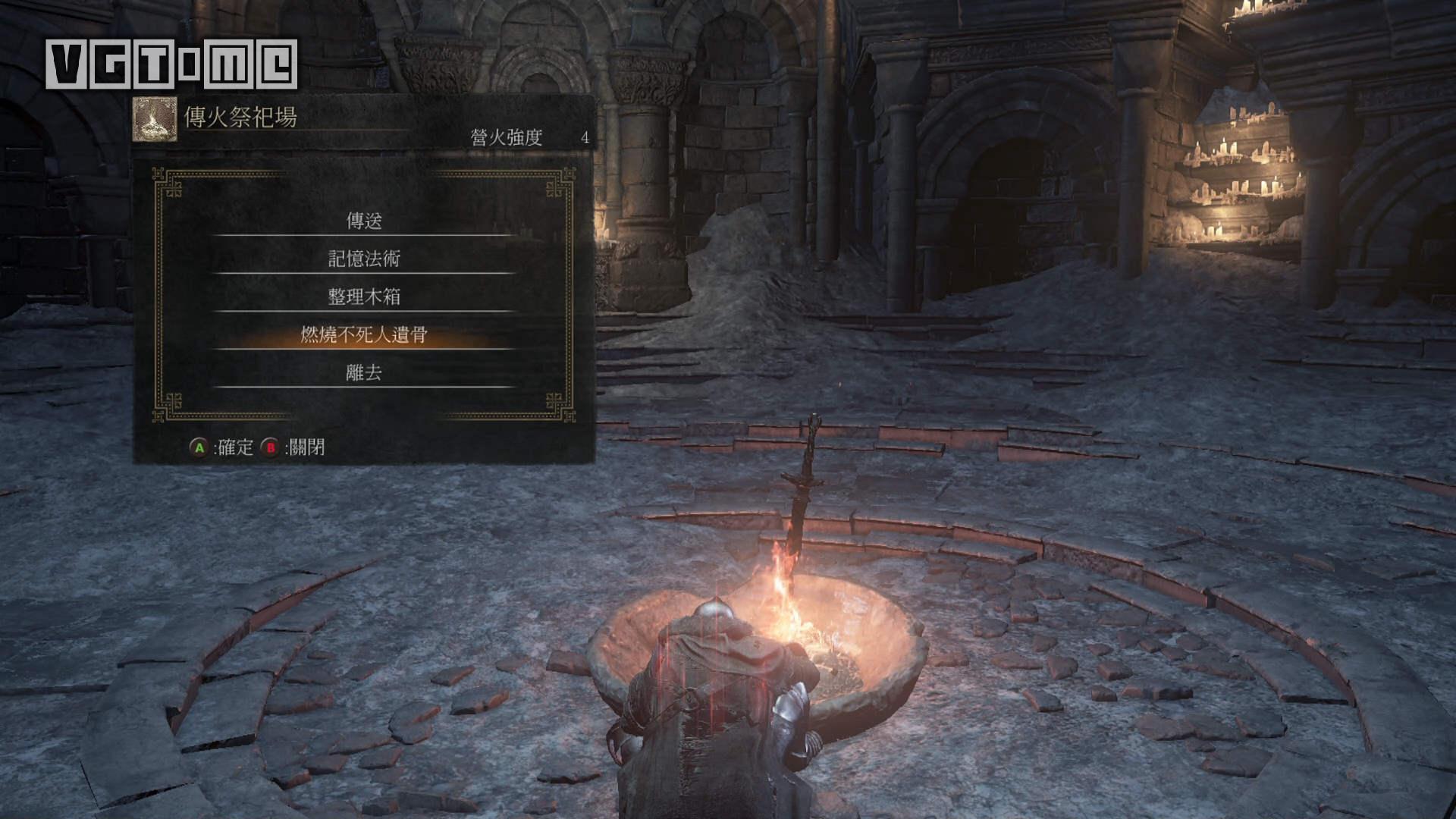Select 燃燒不死人遺骨 menu entry
The image size is (1456, 819).
364,334
